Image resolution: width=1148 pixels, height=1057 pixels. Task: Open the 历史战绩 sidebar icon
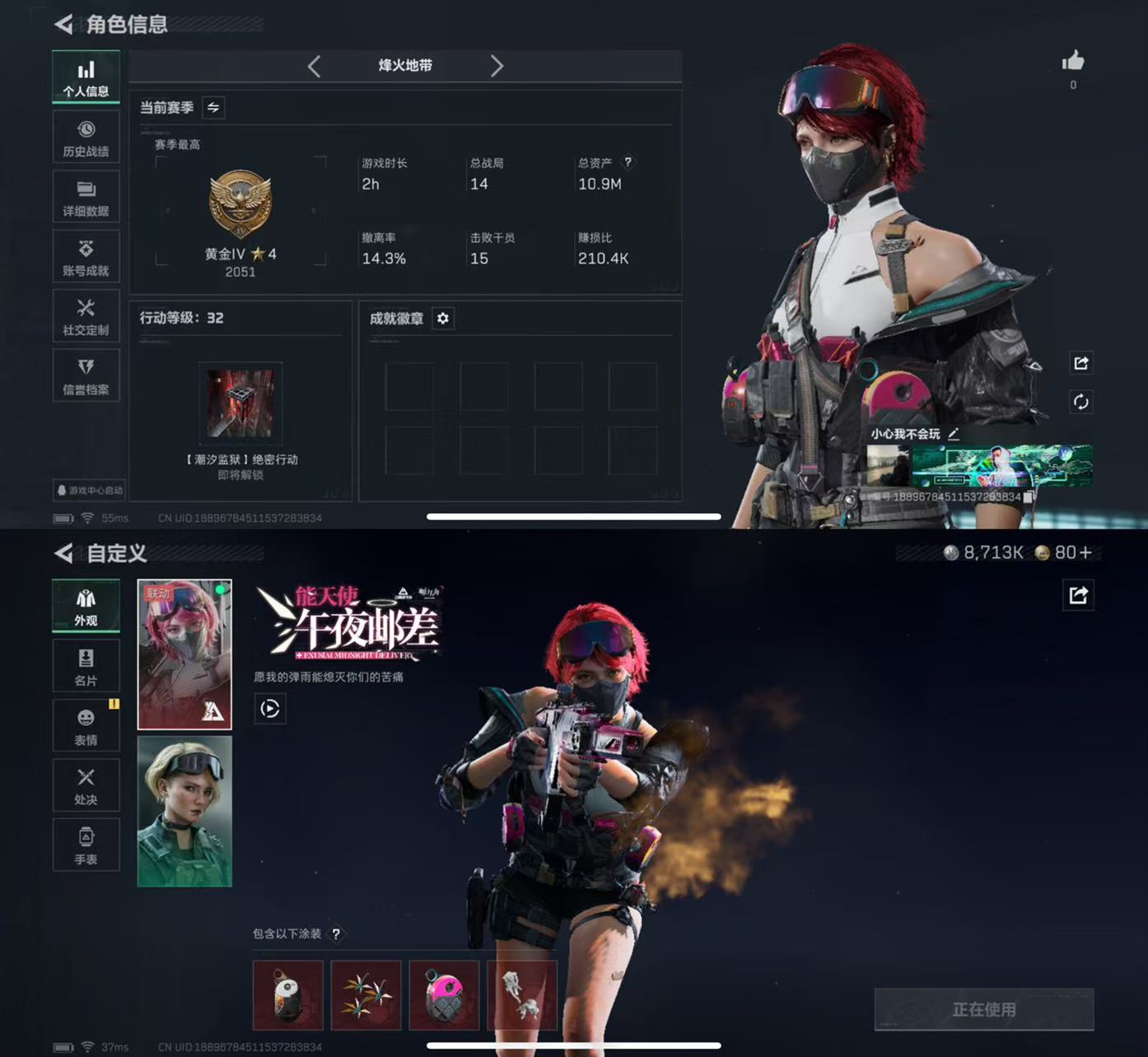tap(86, 137)
